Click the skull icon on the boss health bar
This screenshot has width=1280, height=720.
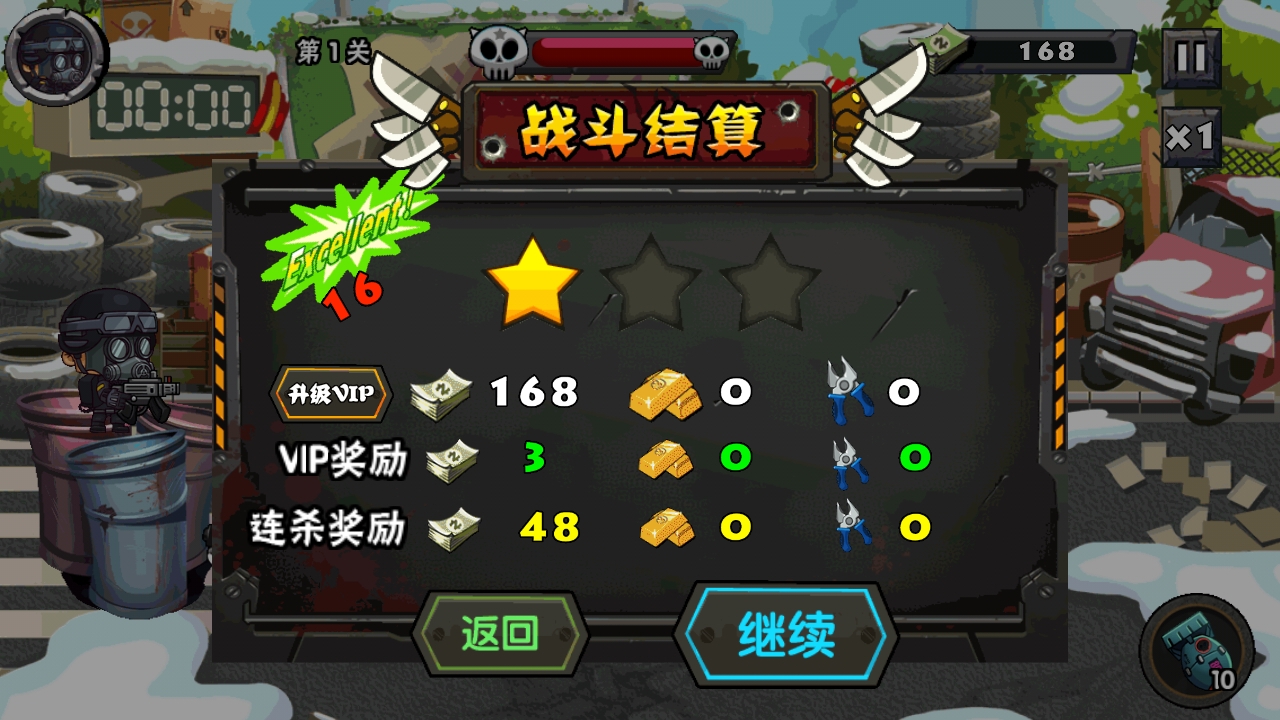pos(499,45)
